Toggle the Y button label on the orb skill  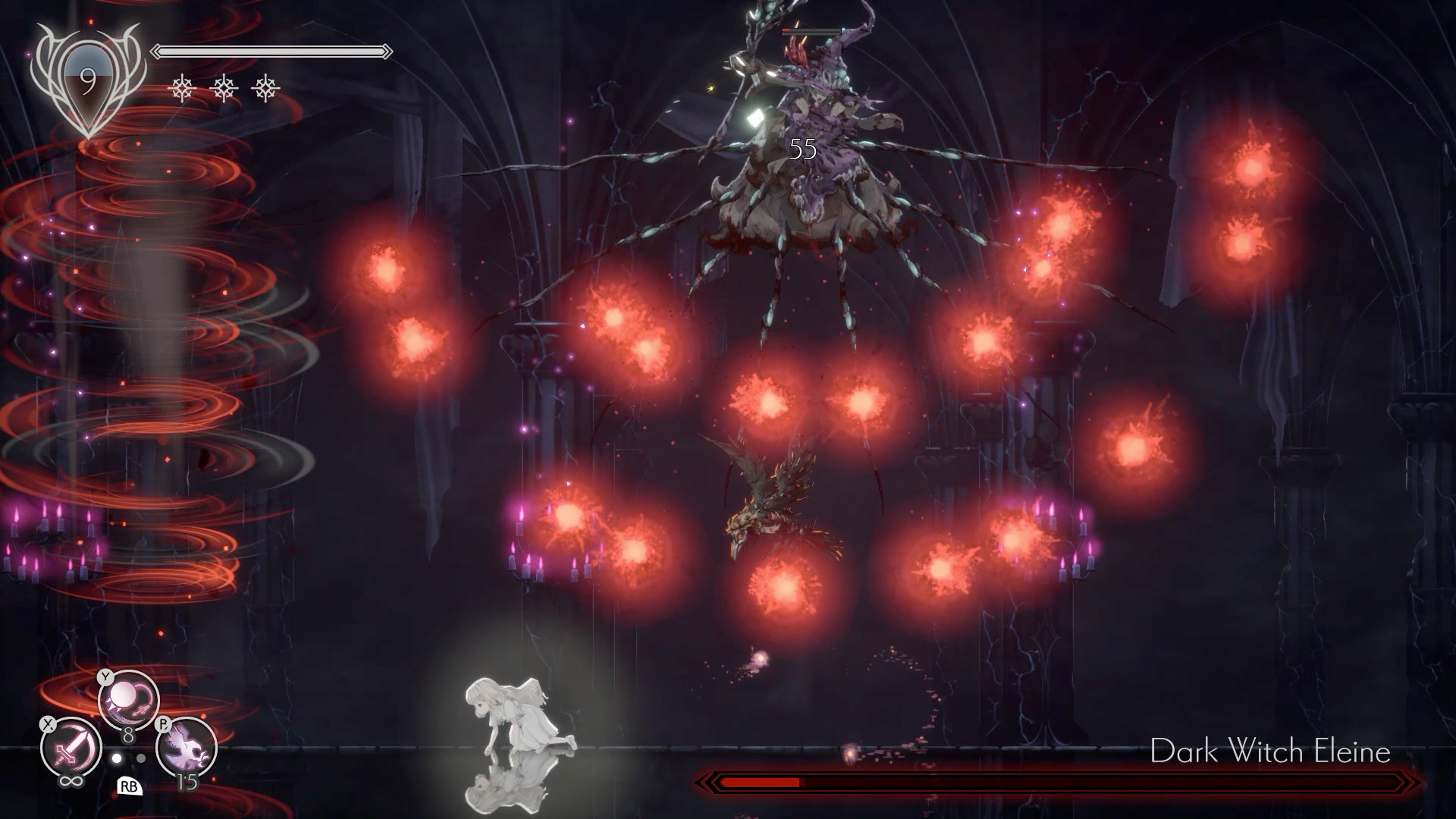click(x=106, y=676)
